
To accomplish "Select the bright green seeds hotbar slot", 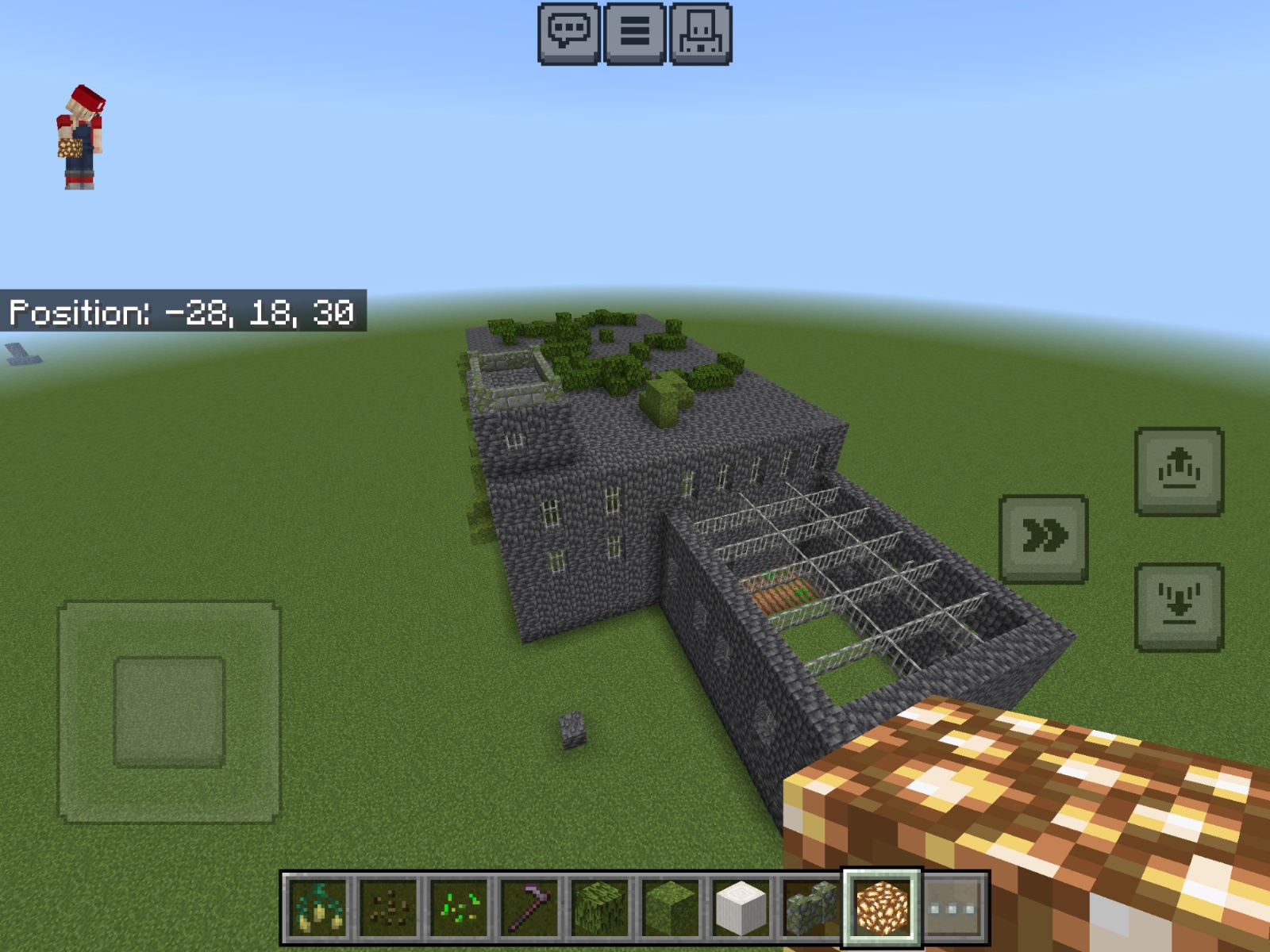I will 459,908.
